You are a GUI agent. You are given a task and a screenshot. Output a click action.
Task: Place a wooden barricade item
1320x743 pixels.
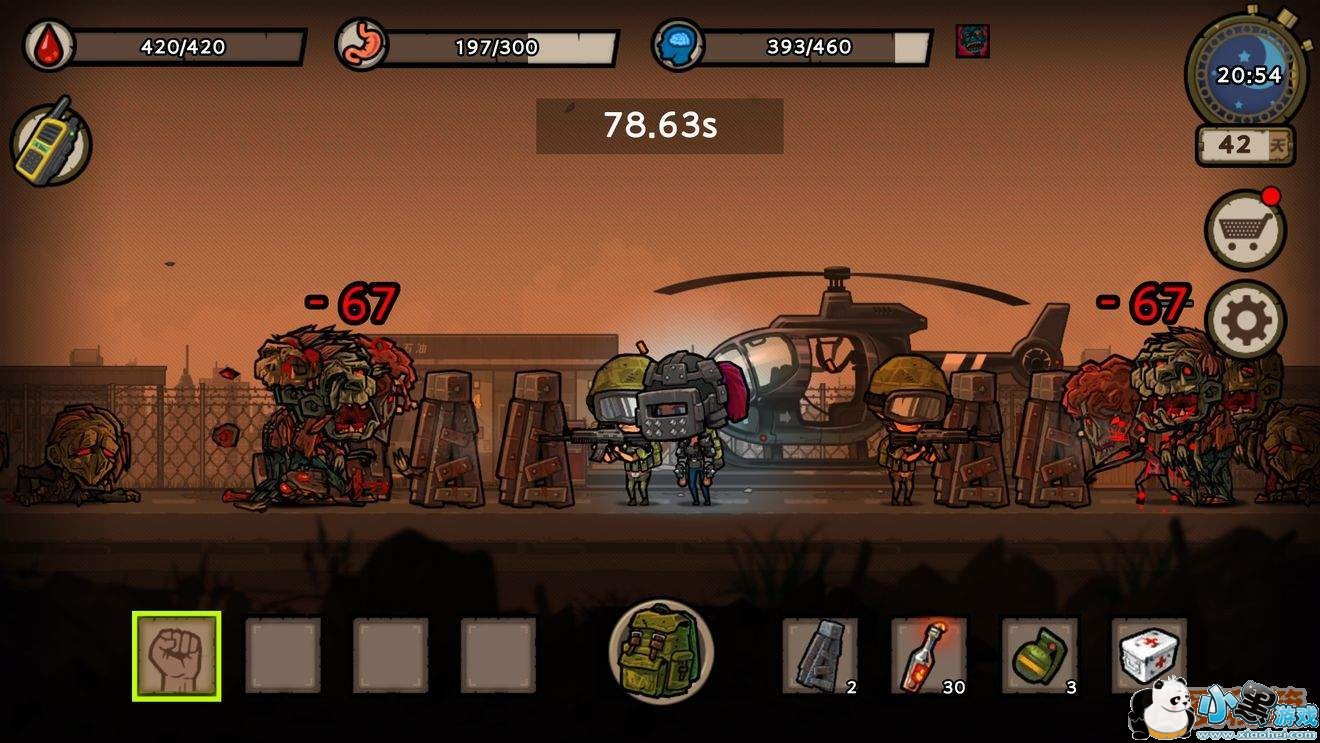point(819,655)
